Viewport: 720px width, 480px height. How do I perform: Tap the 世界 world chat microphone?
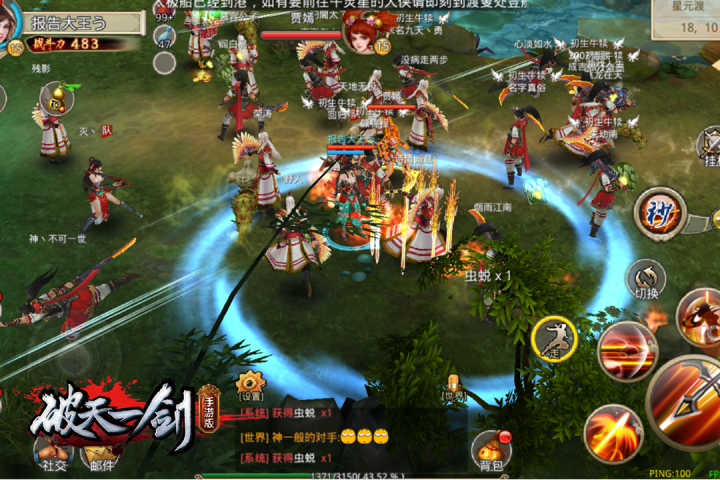(455, 385)
